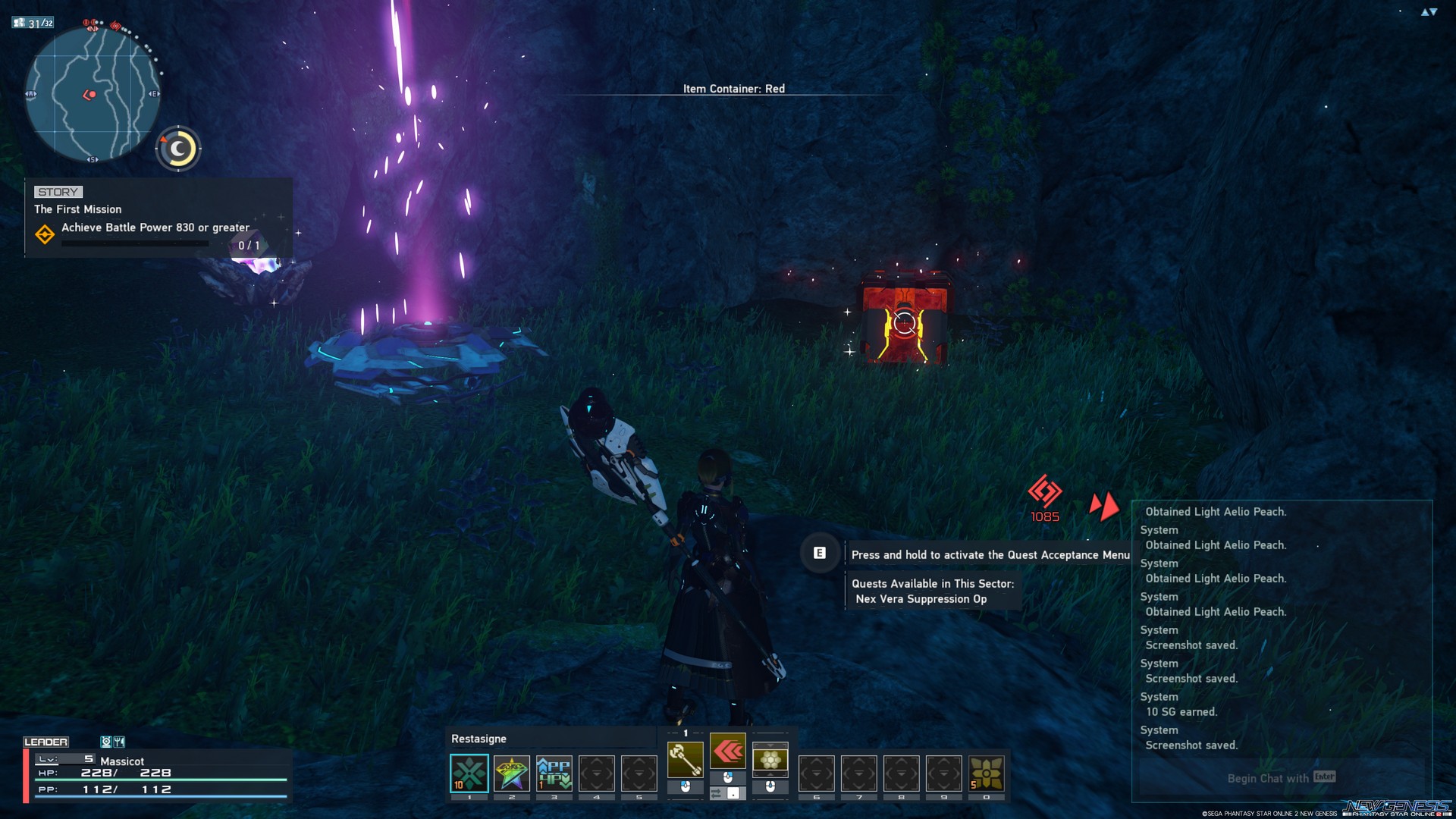Screen dimensions: 1456x819
Task: Select the Restasigne item in hotbar slot 1
Action: [x=470, y=772]
